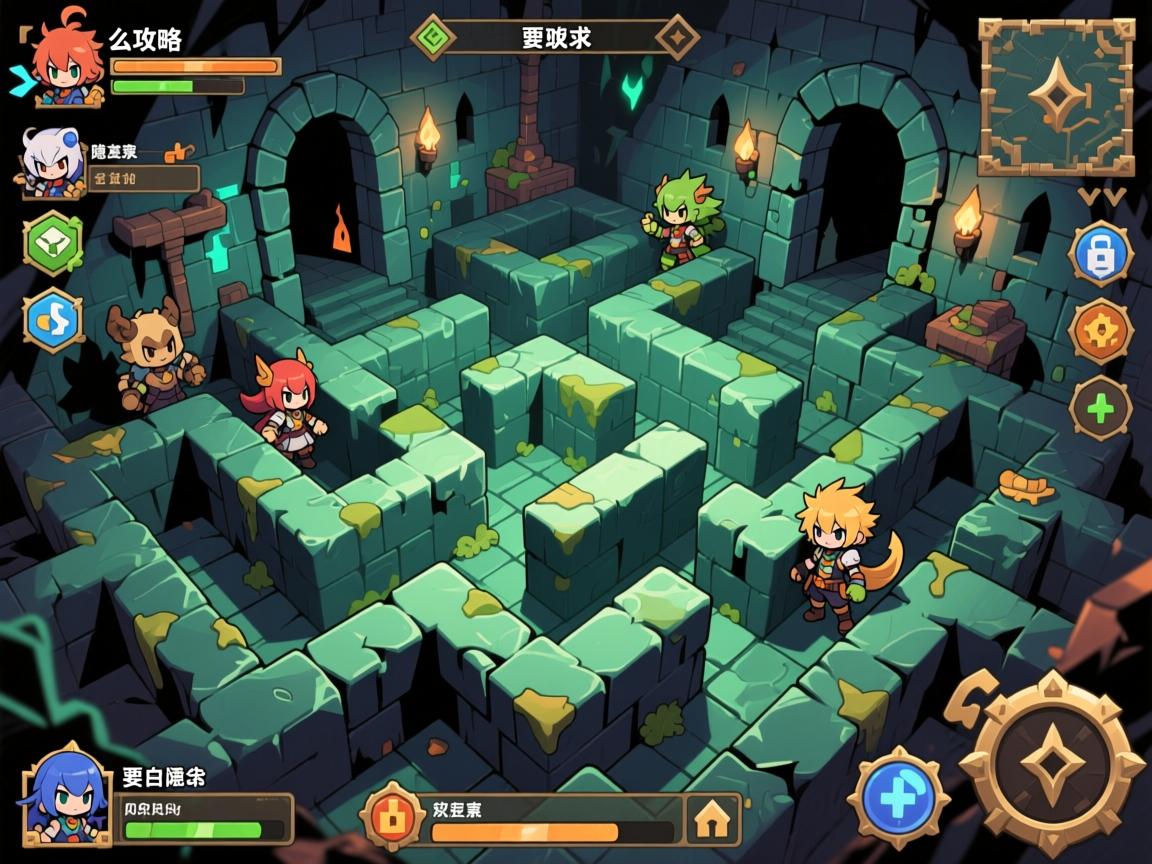Image resolution: width=1152 pixels, height=864 pixels.
Task: Select the red-haired hero portrait
Action: pyautogui.click(x=66, y=62)
